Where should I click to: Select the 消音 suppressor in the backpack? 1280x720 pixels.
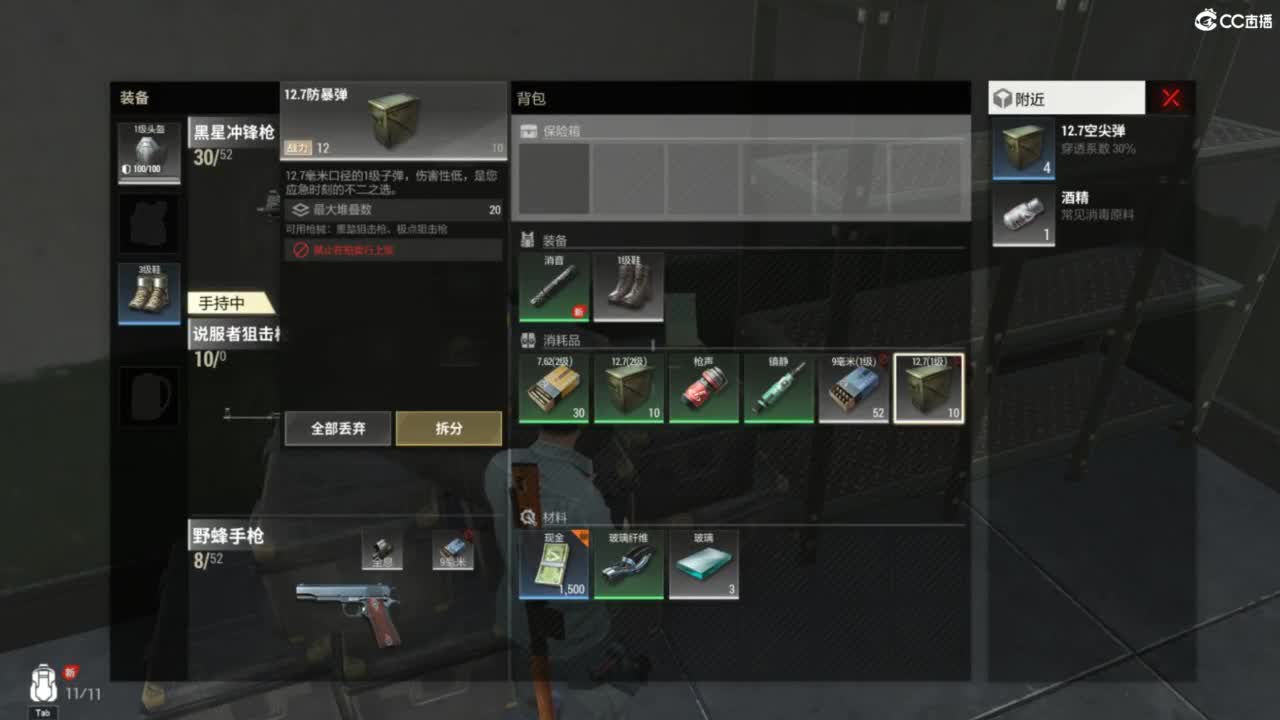coord(552,288)
